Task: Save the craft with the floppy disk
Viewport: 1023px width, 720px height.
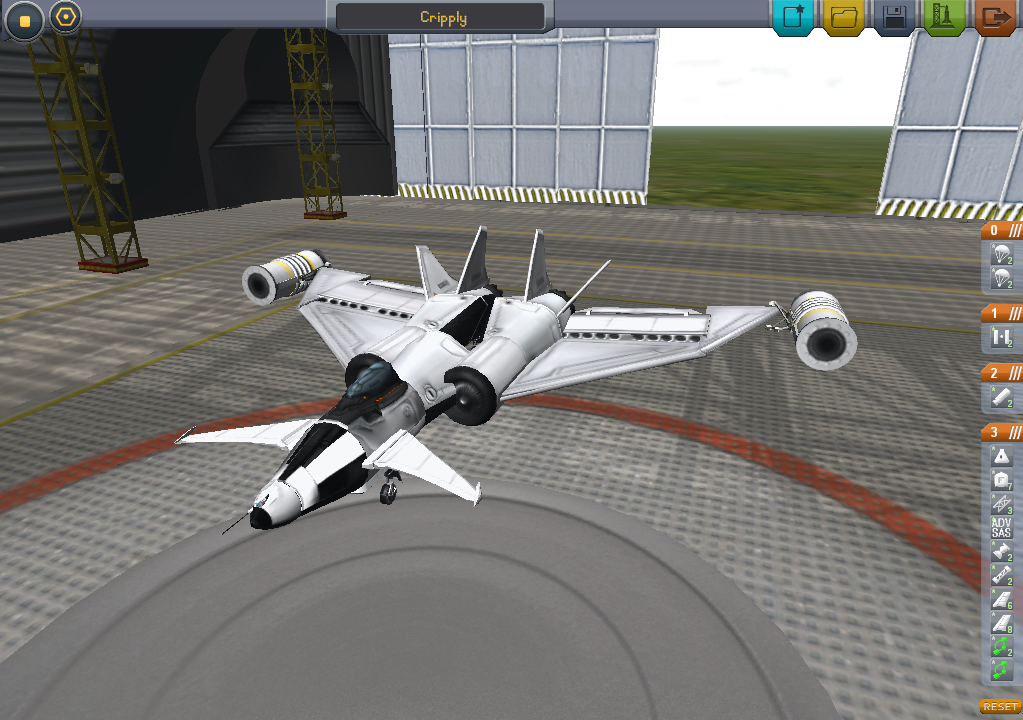Action: [895, 17]
